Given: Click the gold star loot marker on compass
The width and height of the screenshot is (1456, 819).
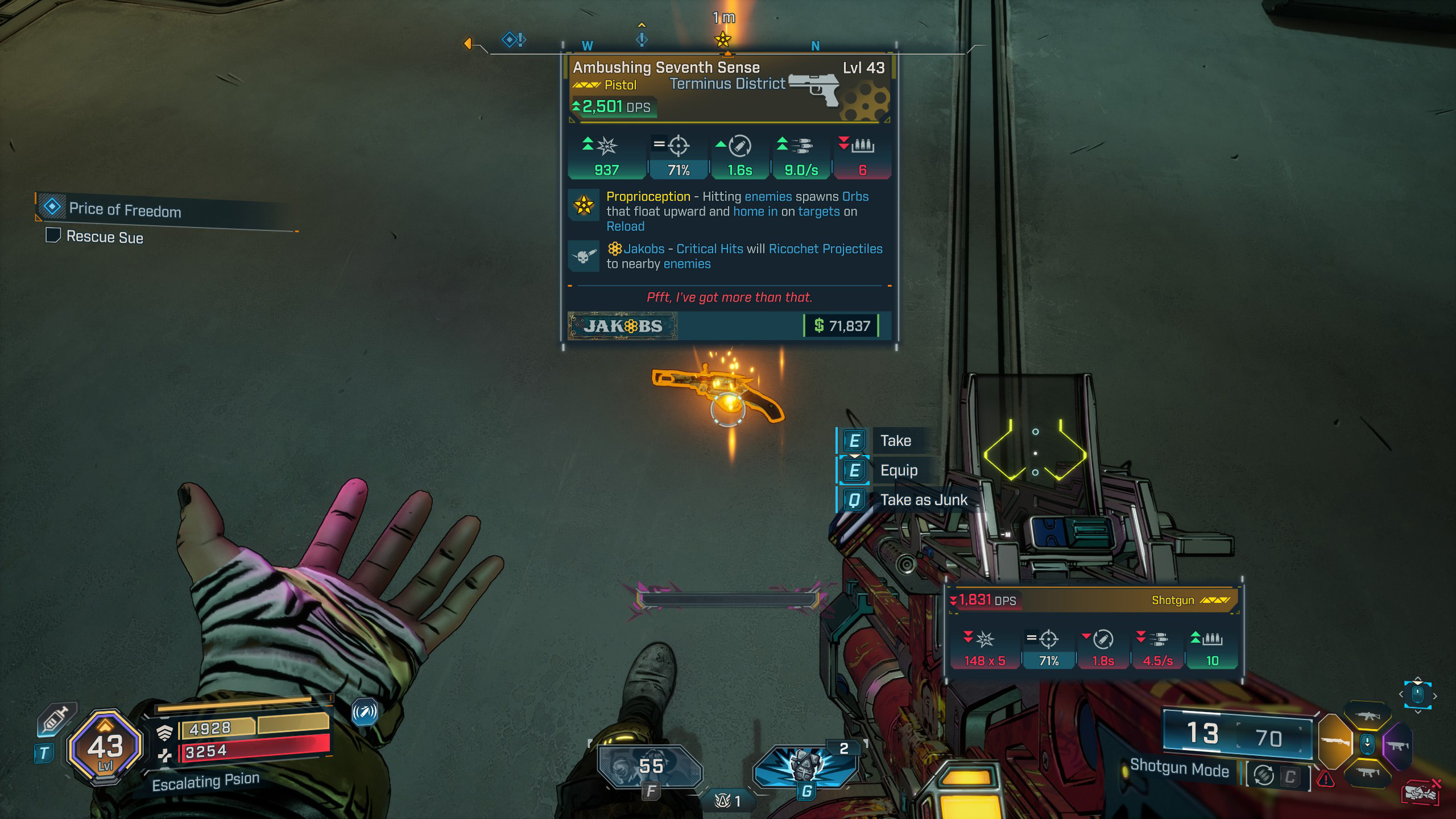Looking at the screenshot, I should [723, 39].
